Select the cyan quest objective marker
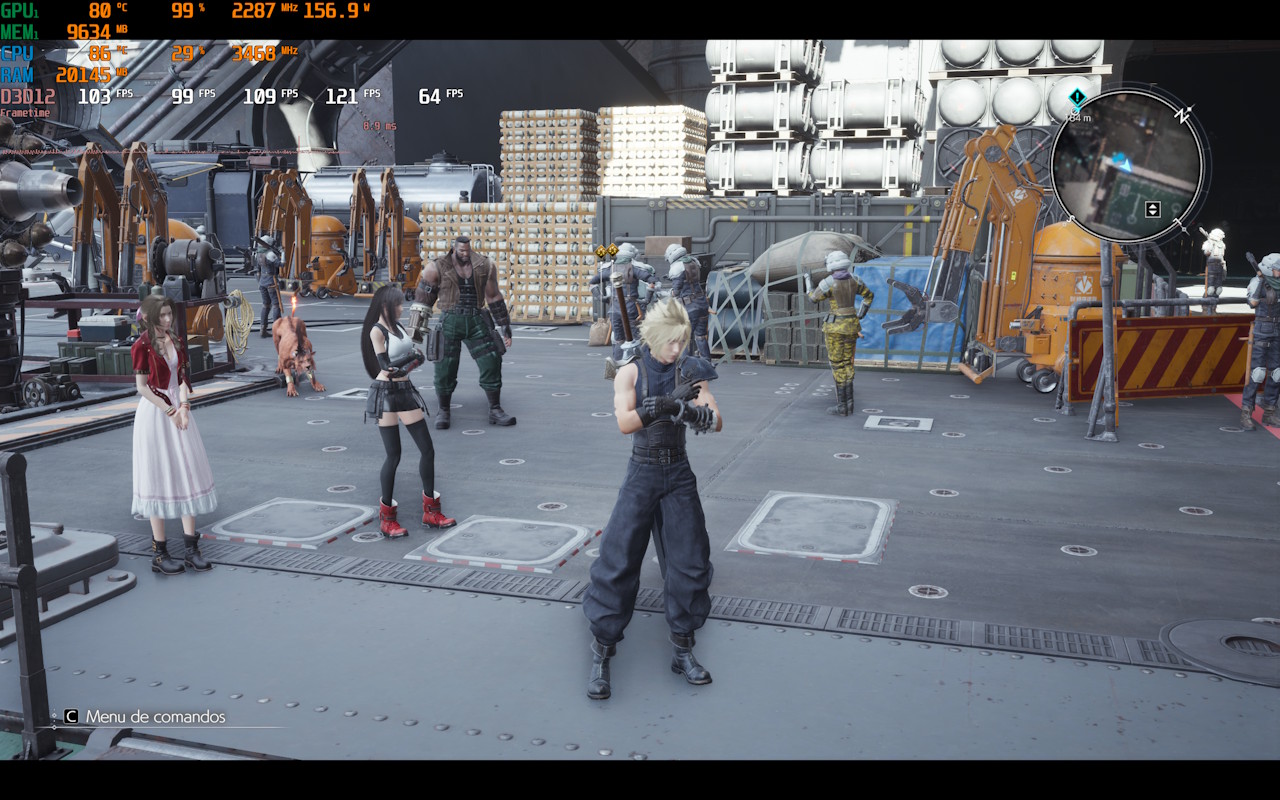This screenshot has width=1280, height=800. (x=1077, y=98)
